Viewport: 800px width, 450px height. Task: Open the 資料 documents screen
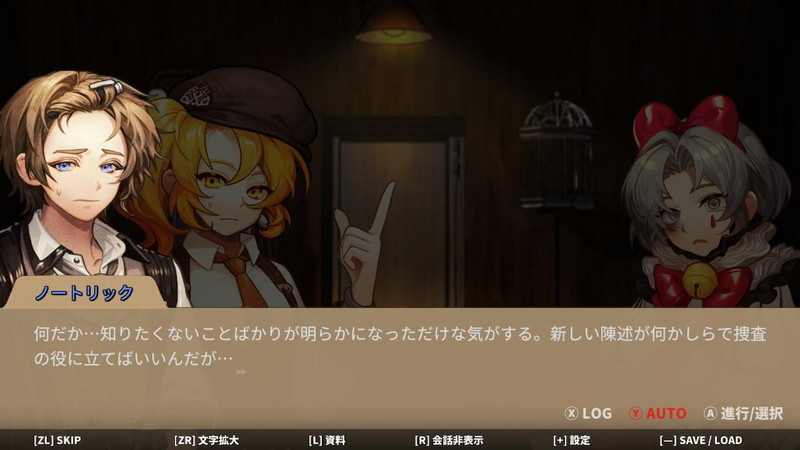(327, 440)
